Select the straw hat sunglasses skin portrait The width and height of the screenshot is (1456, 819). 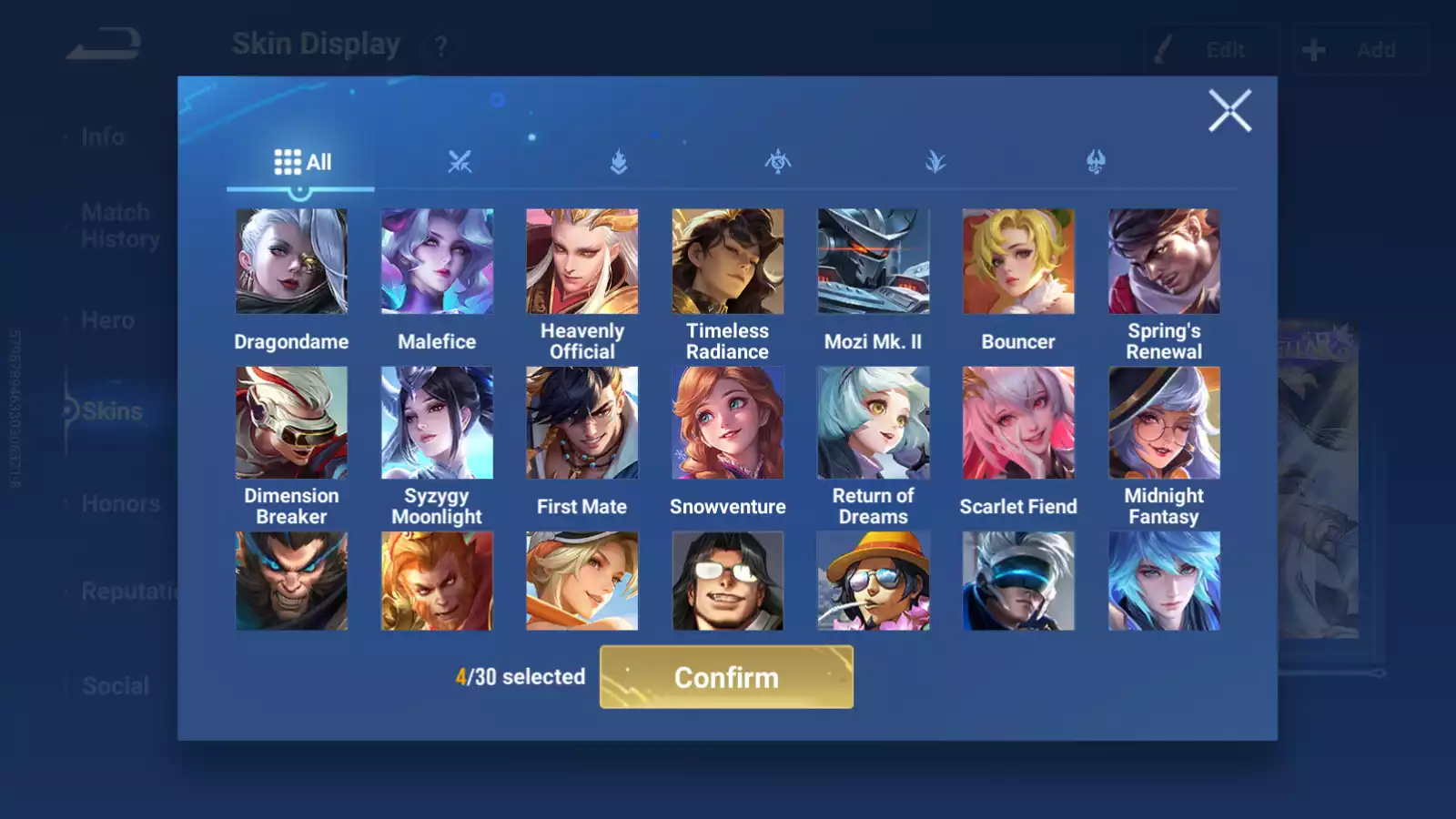coord(873,581)
